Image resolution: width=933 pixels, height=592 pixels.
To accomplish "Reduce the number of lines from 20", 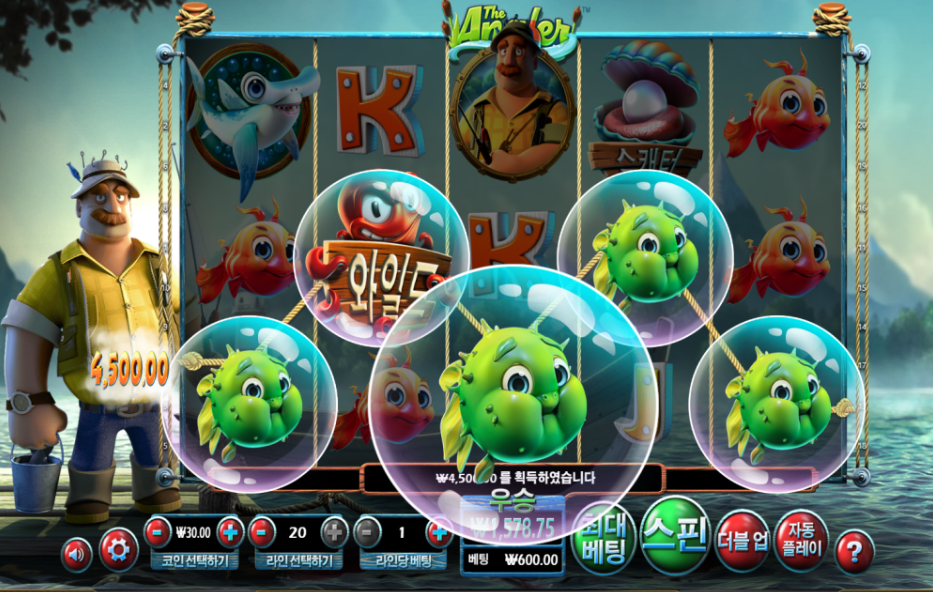I will pyautogui.click(x=263, y=531).
